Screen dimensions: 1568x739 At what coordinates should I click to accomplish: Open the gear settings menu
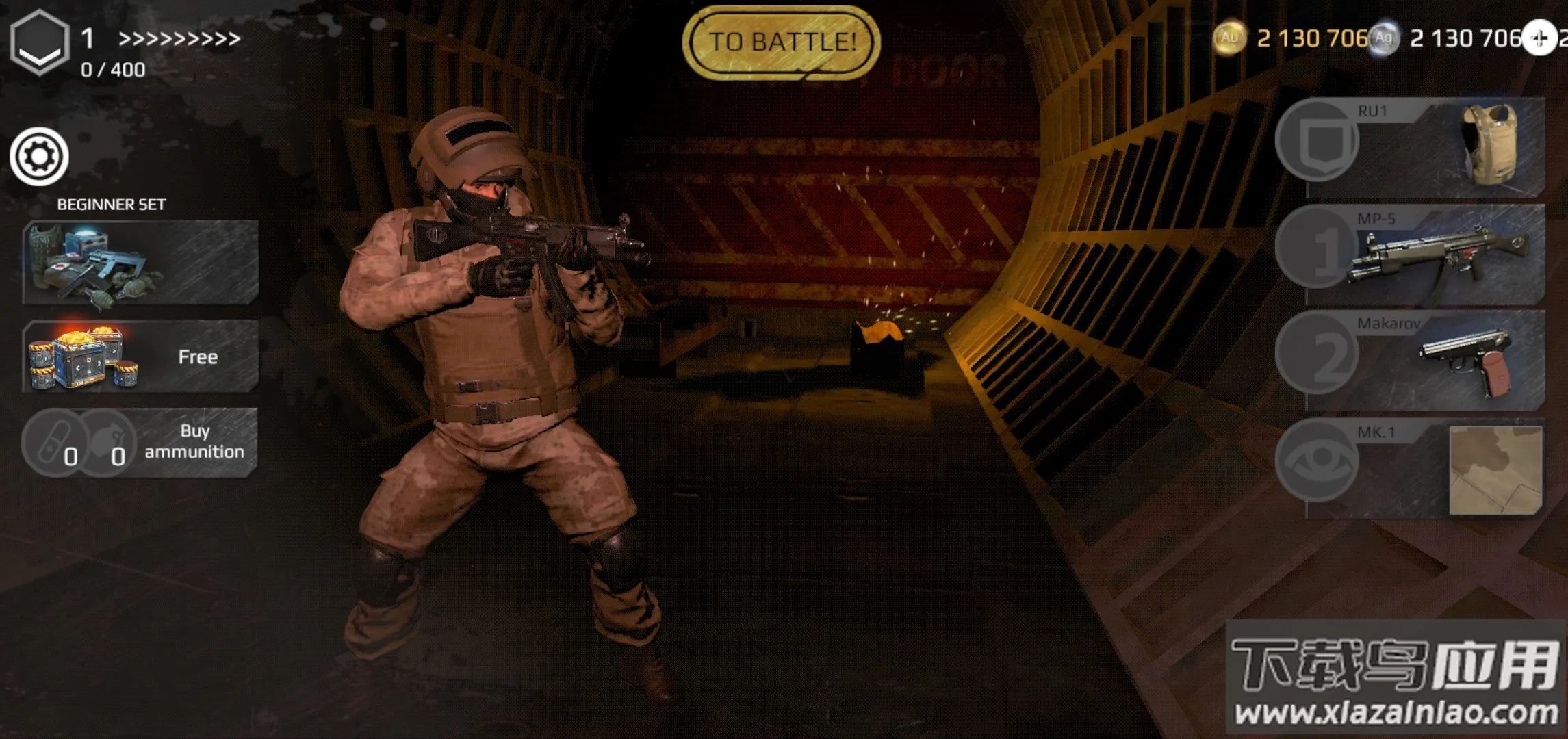pyautogui.click(x=39, y=157)
